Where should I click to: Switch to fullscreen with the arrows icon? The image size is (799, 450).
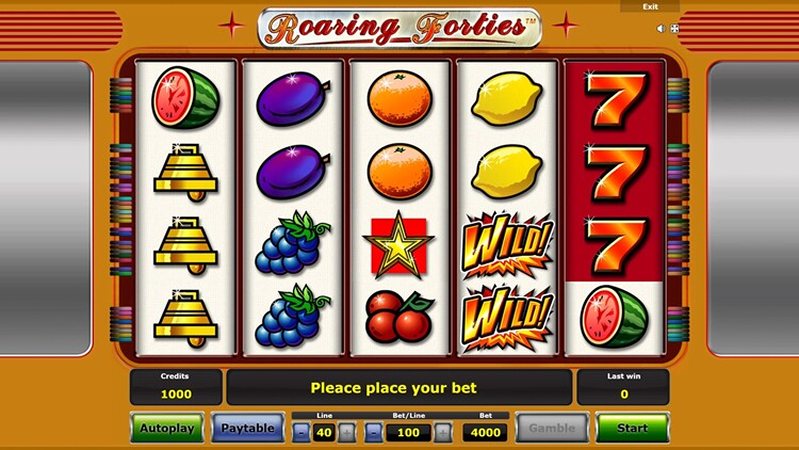pyautogui.click(x=674, y=29)
